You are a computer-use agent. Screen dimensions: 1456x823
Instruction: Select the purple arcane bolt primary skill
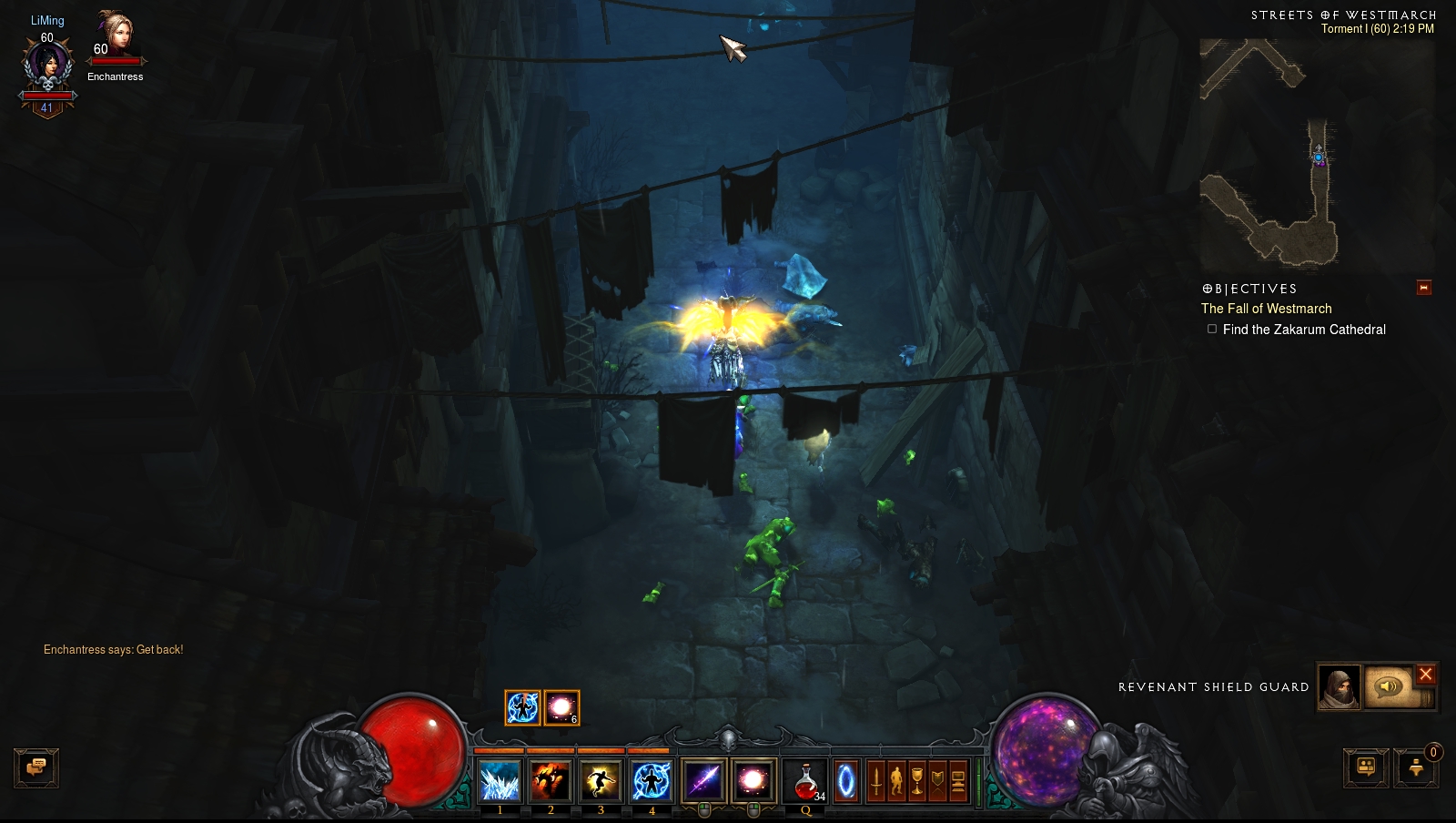click(x=703, y=781)
